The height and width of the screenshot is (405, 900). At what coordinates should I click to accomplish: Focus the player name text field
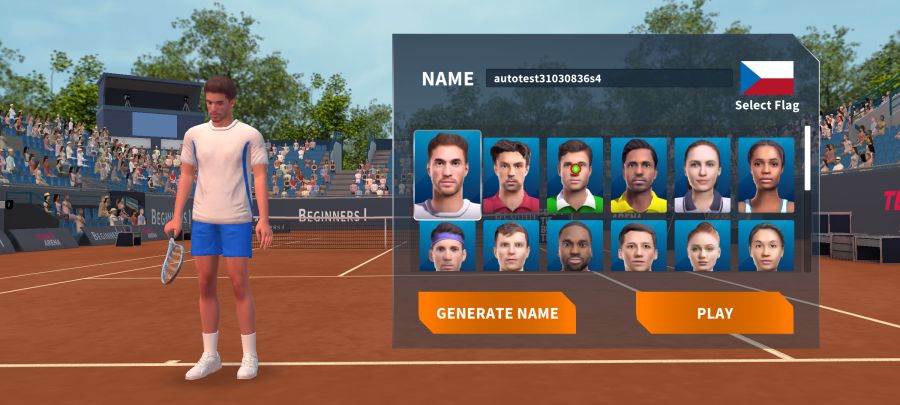tap(609, 78)
